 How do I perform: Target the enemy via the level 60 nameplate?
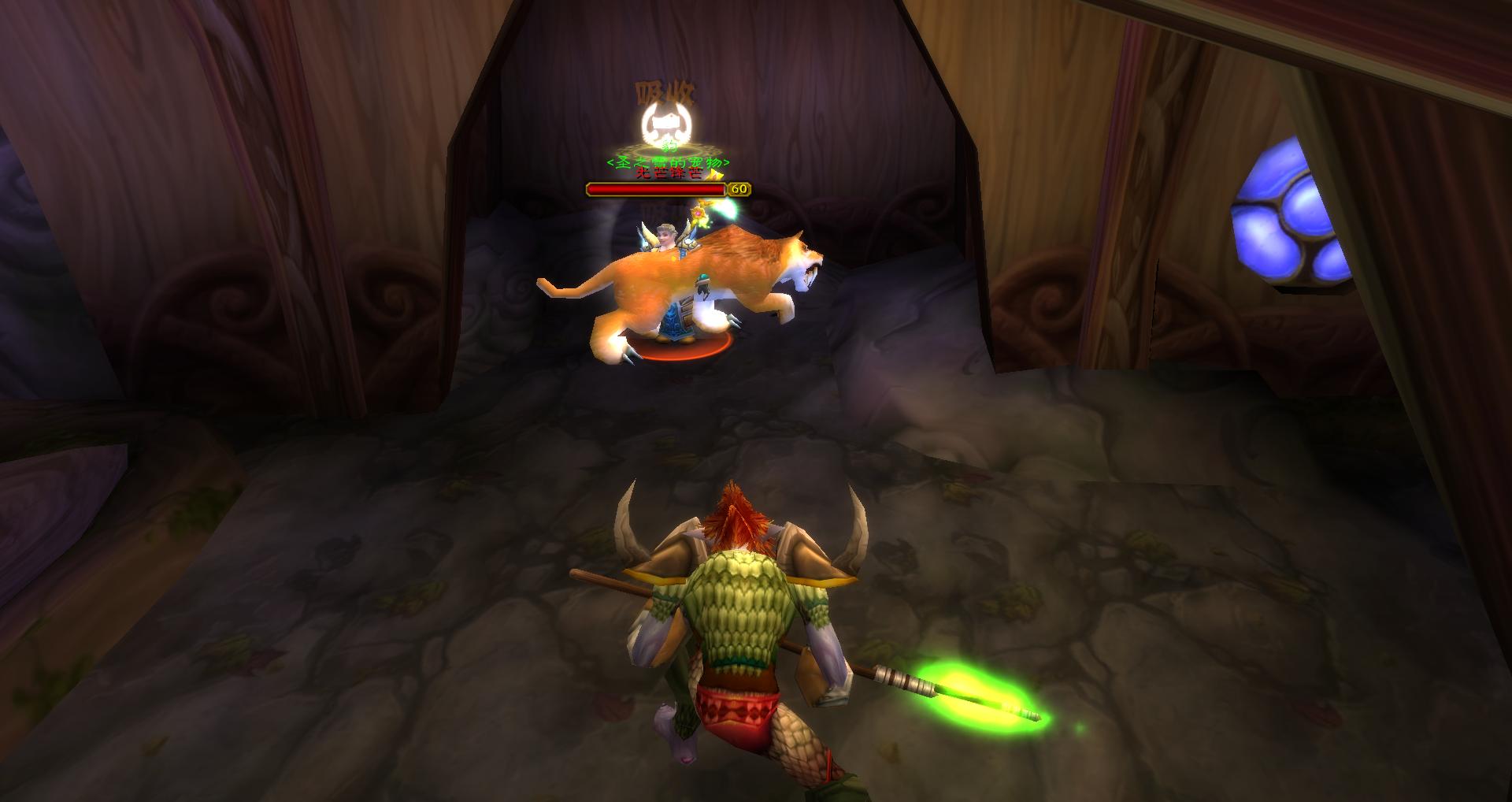click(x=657, y=189)
